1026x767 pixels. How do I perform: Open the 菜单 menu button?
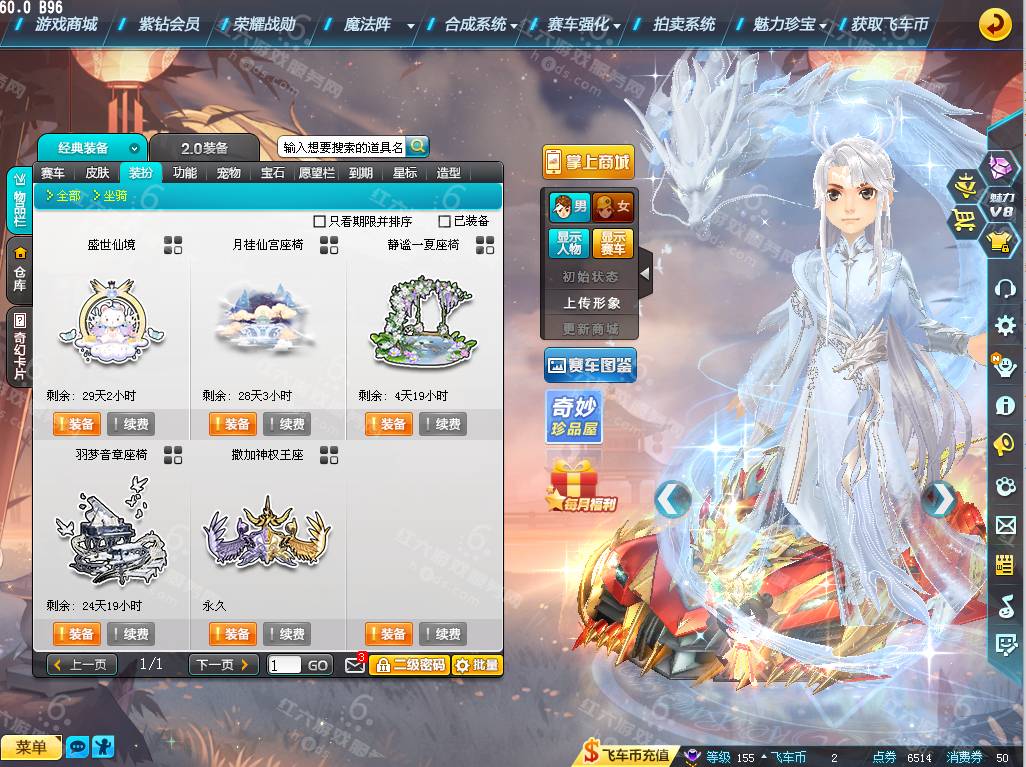coord(31,747)
